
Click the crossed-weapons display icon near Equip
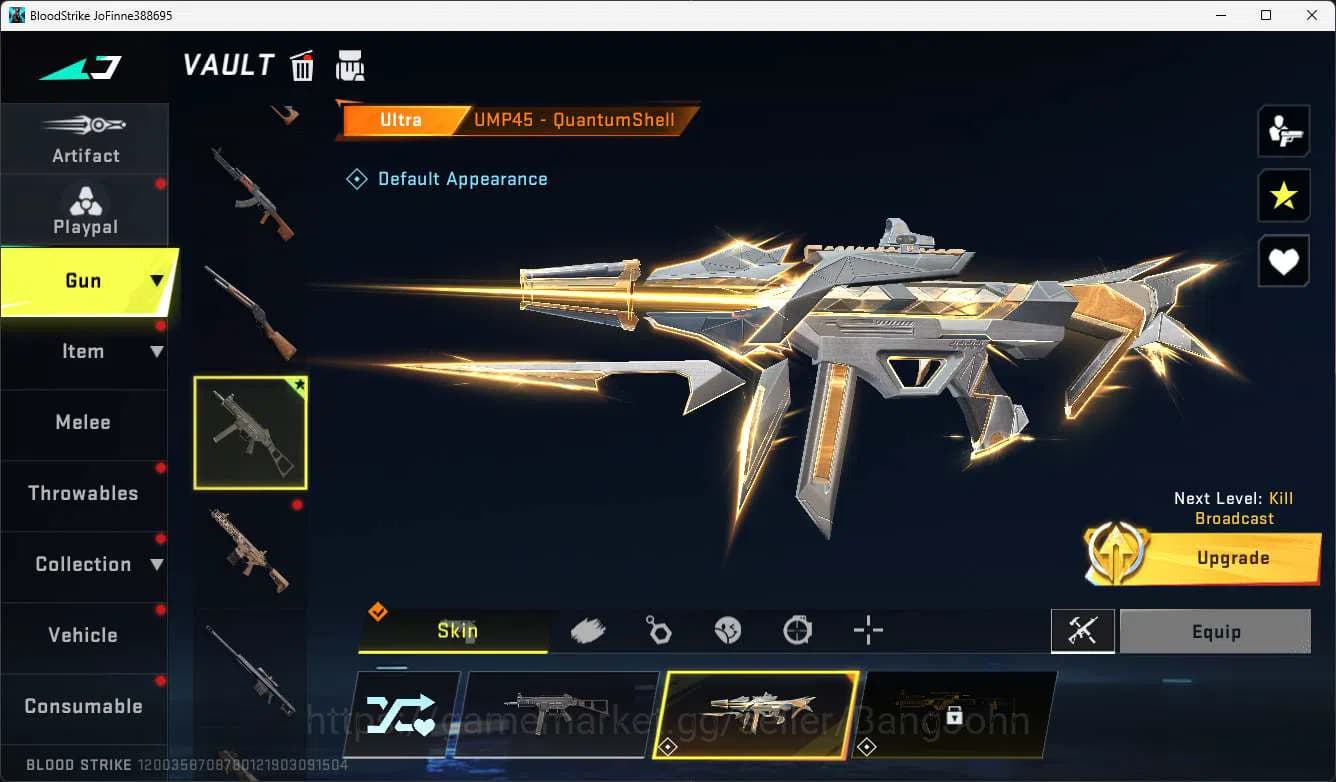1083,630
